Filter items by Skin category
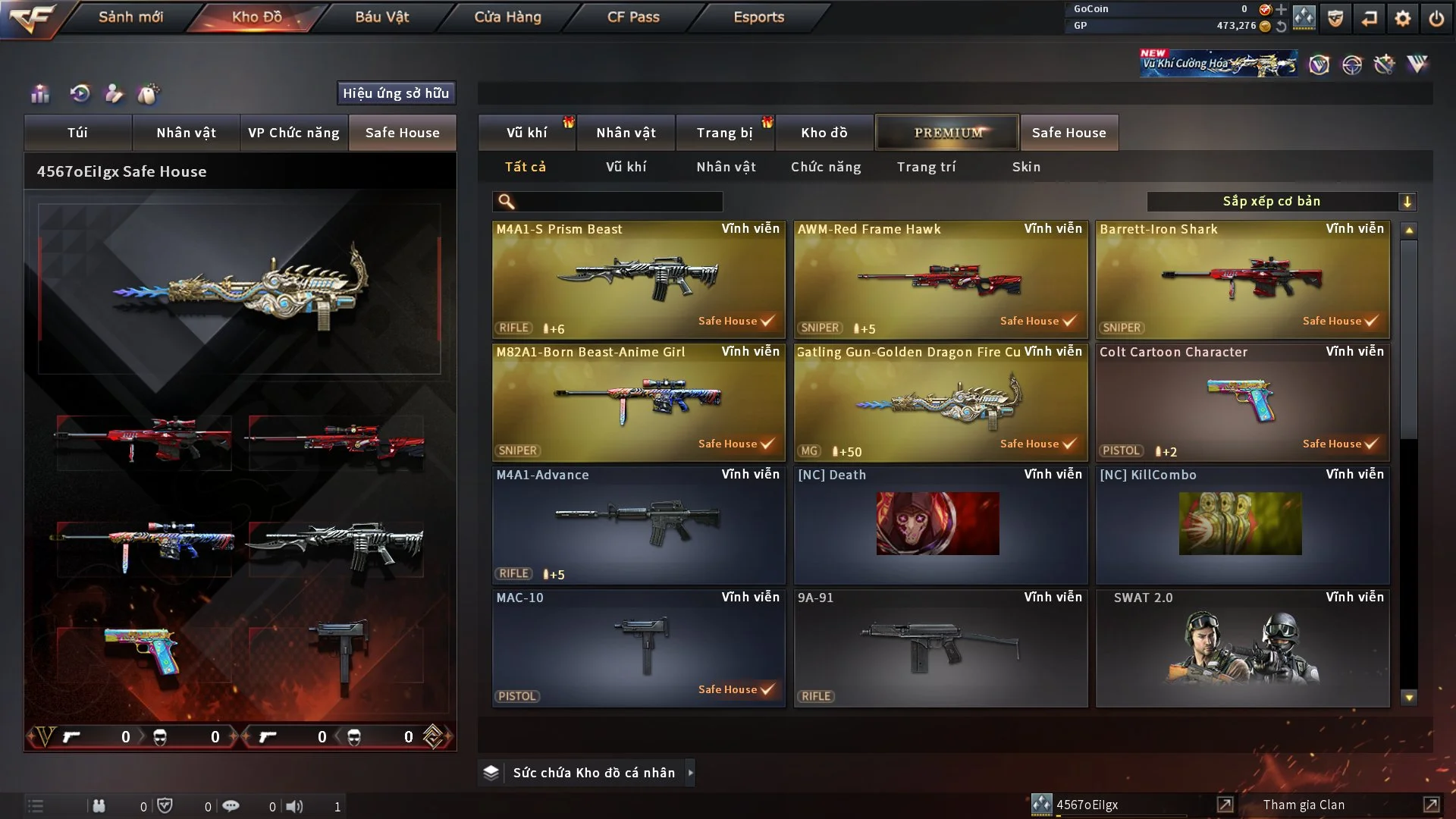The width and height of the screenshot is (1456, 819). coord(1026,167)
